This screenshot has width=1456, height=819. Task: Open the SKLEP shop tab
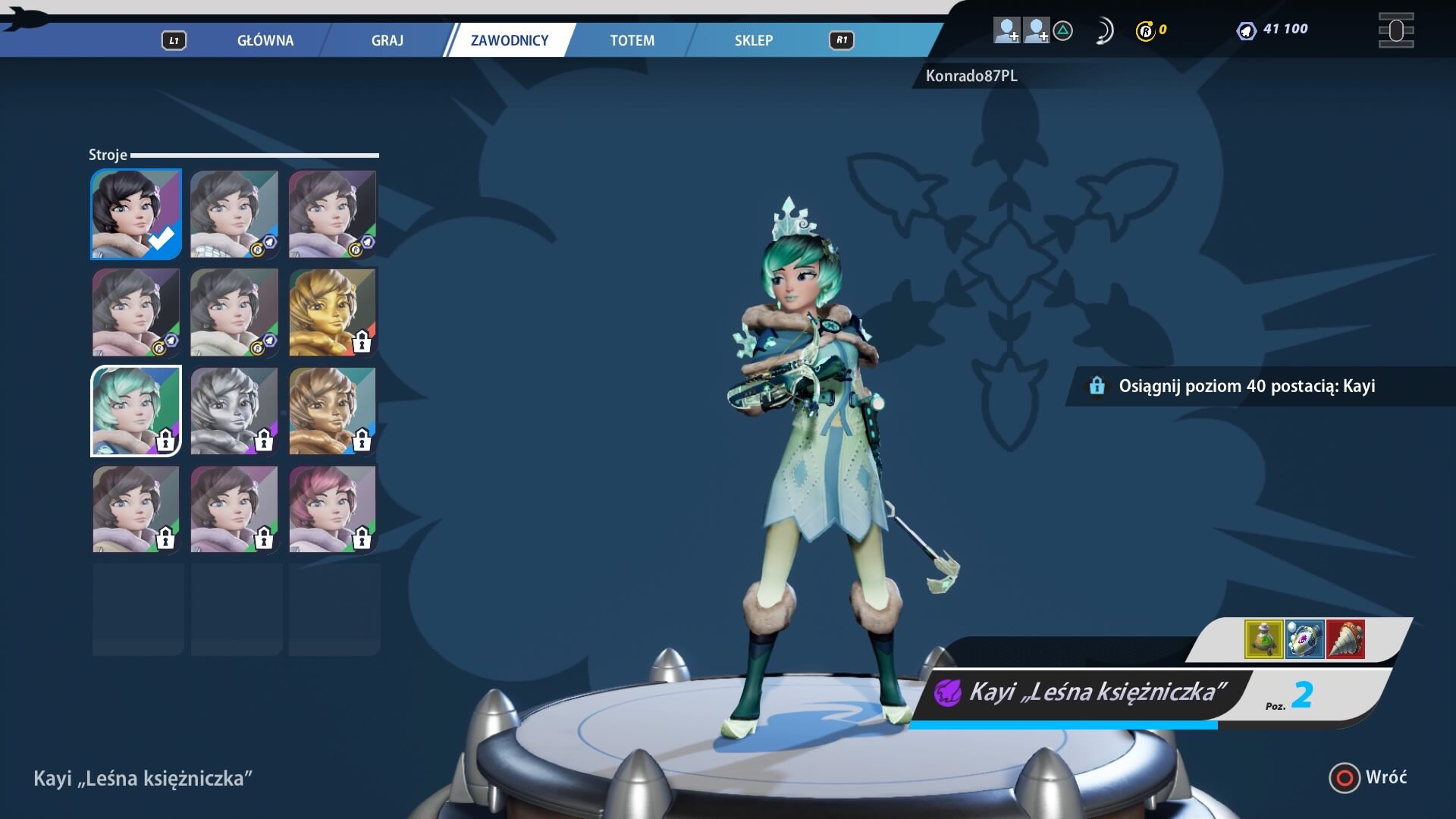[x=753, y=40]
